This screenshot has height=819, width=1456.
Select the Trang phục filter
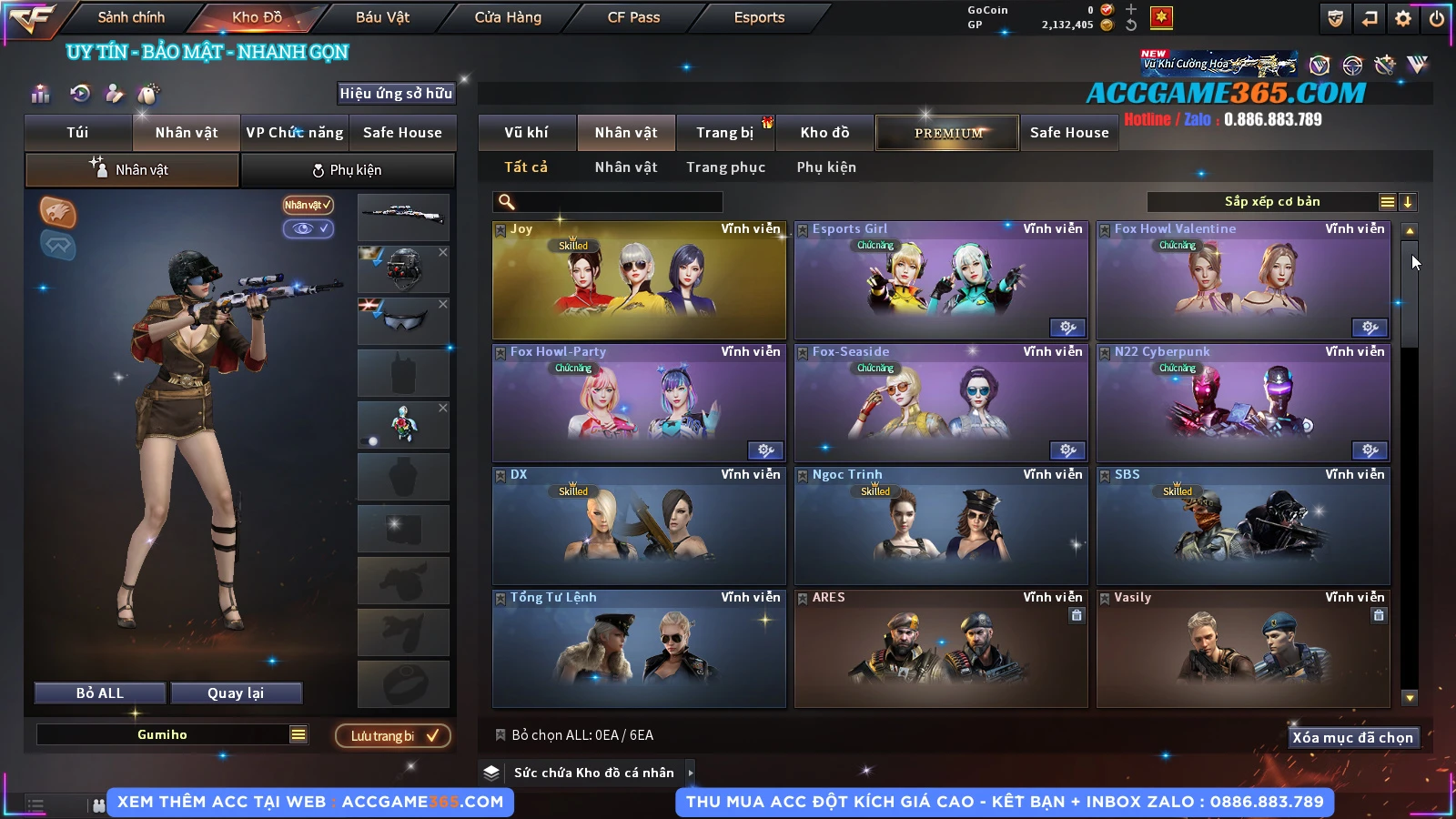pyautogui.click(x=725, y=167)
